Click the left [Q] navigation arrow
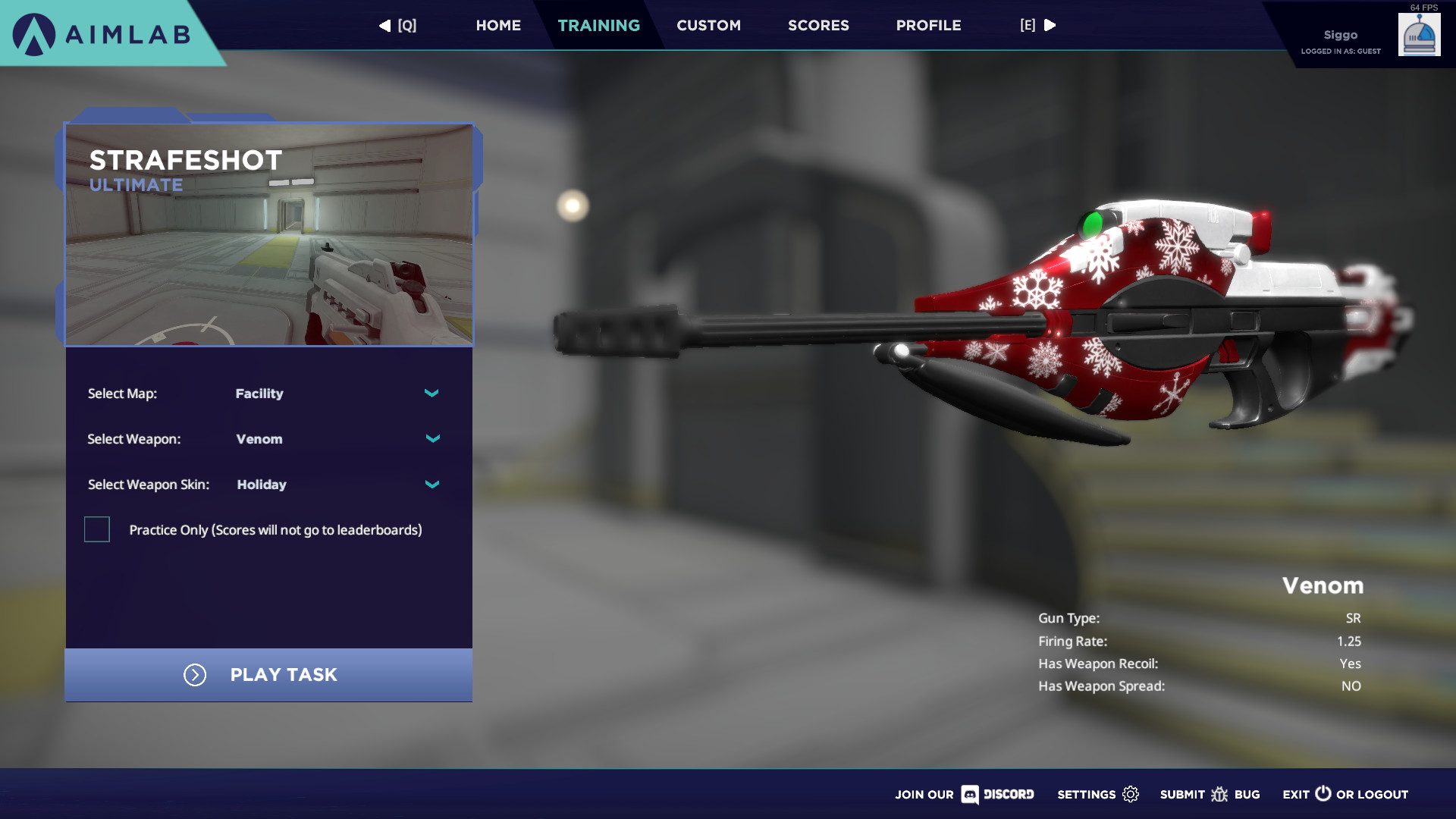The height and width of the screenshot is (819, 1456). pyautogui.click(x=384, y=25)
